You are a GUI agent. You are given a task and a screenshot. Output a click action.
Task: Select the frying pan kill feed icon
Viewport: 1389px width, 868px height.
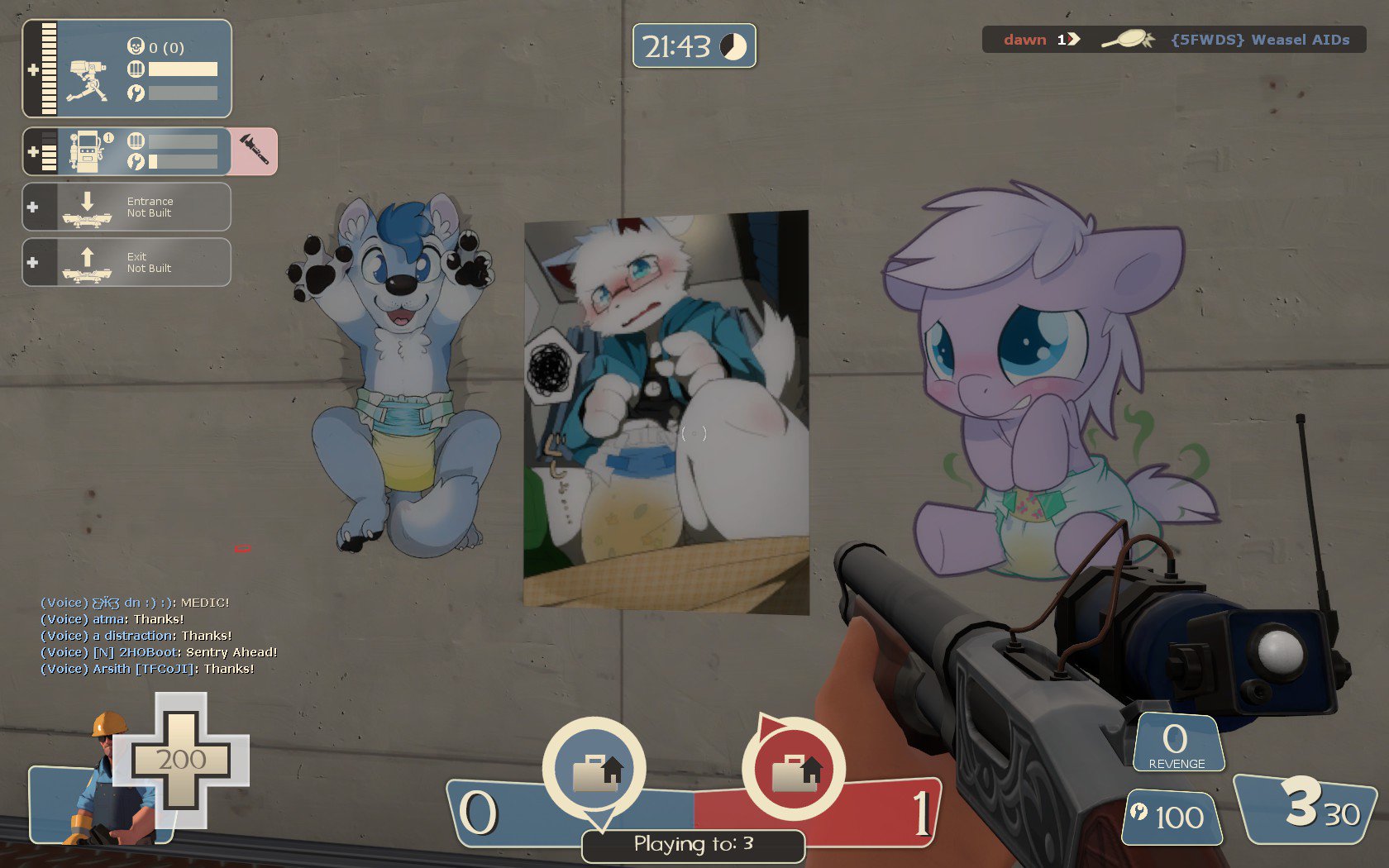(1128, 39)
